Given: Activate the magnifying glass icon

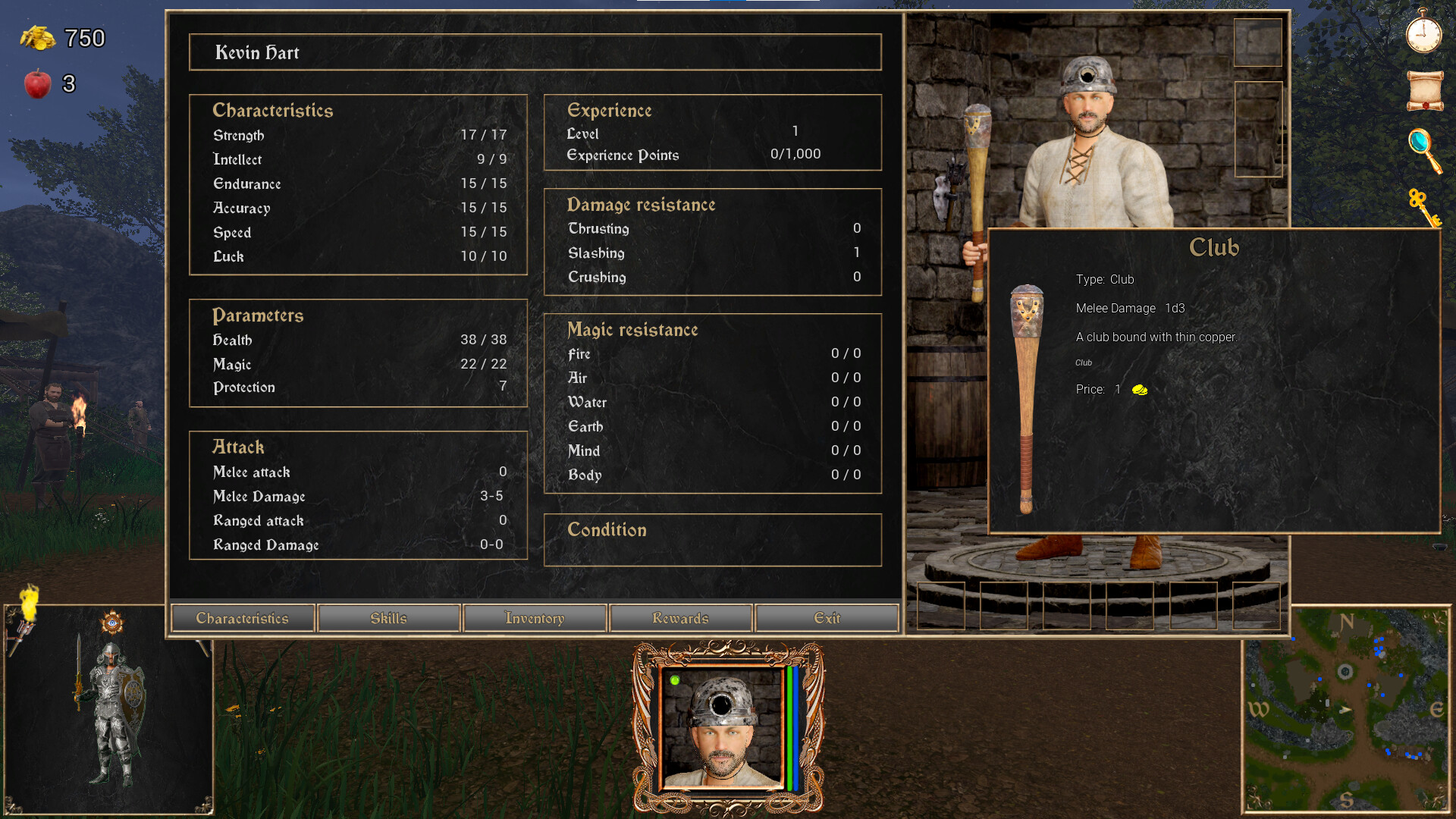Looking at the screenshot, I should [1424, 150].
